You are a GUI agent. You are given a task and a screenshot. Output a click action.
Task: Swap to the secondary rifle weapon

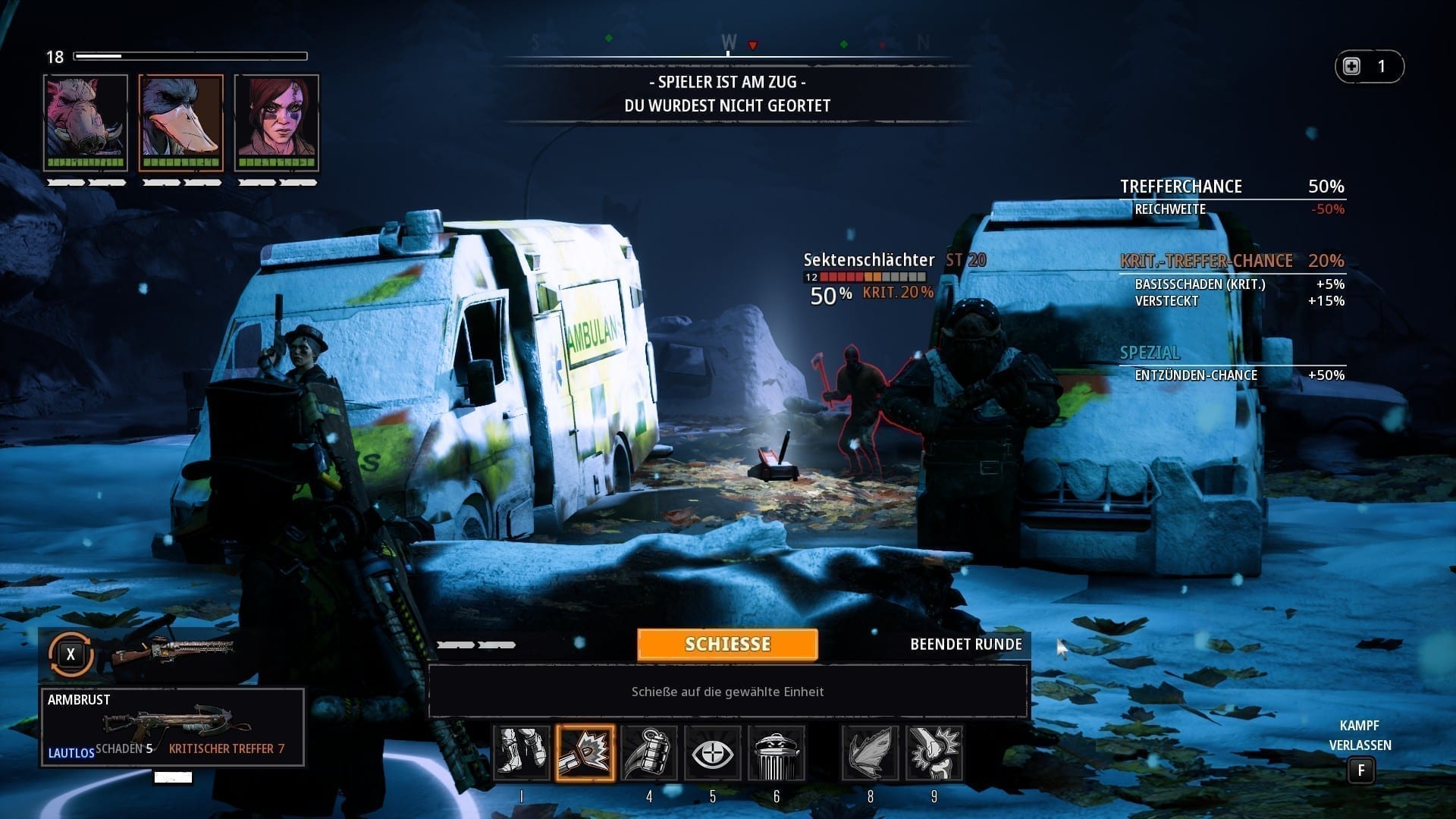point(71,654)
